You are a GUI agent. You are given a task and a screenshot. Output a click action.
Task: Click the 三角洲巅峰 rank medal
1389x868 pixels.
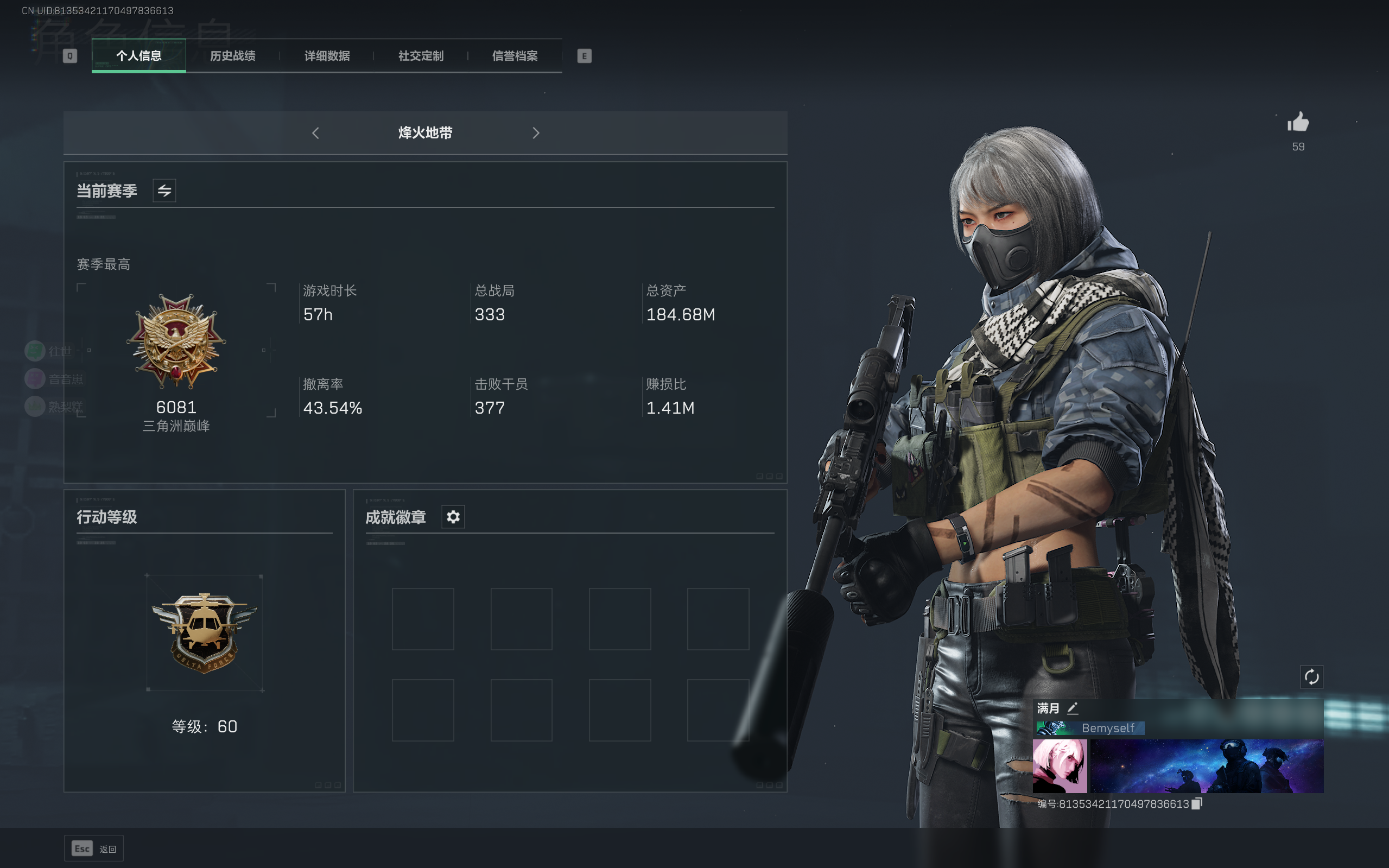pos(175,345)
